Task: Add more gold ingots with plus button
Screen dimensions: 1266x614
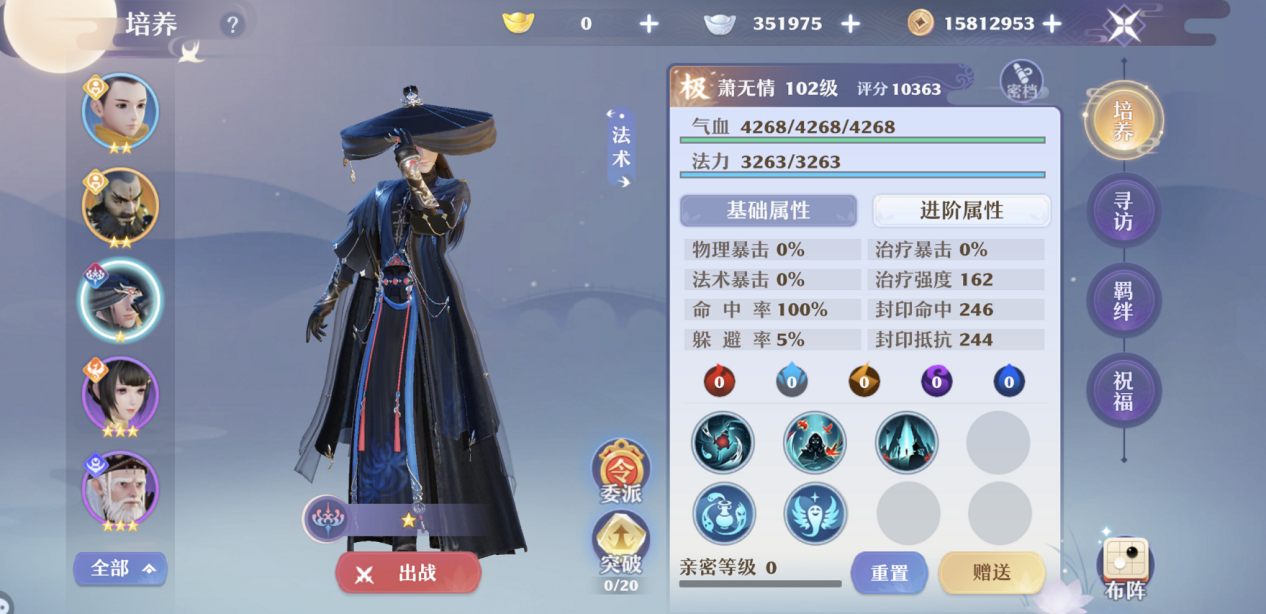Action: pyautogui.click(x=649, y=24)
